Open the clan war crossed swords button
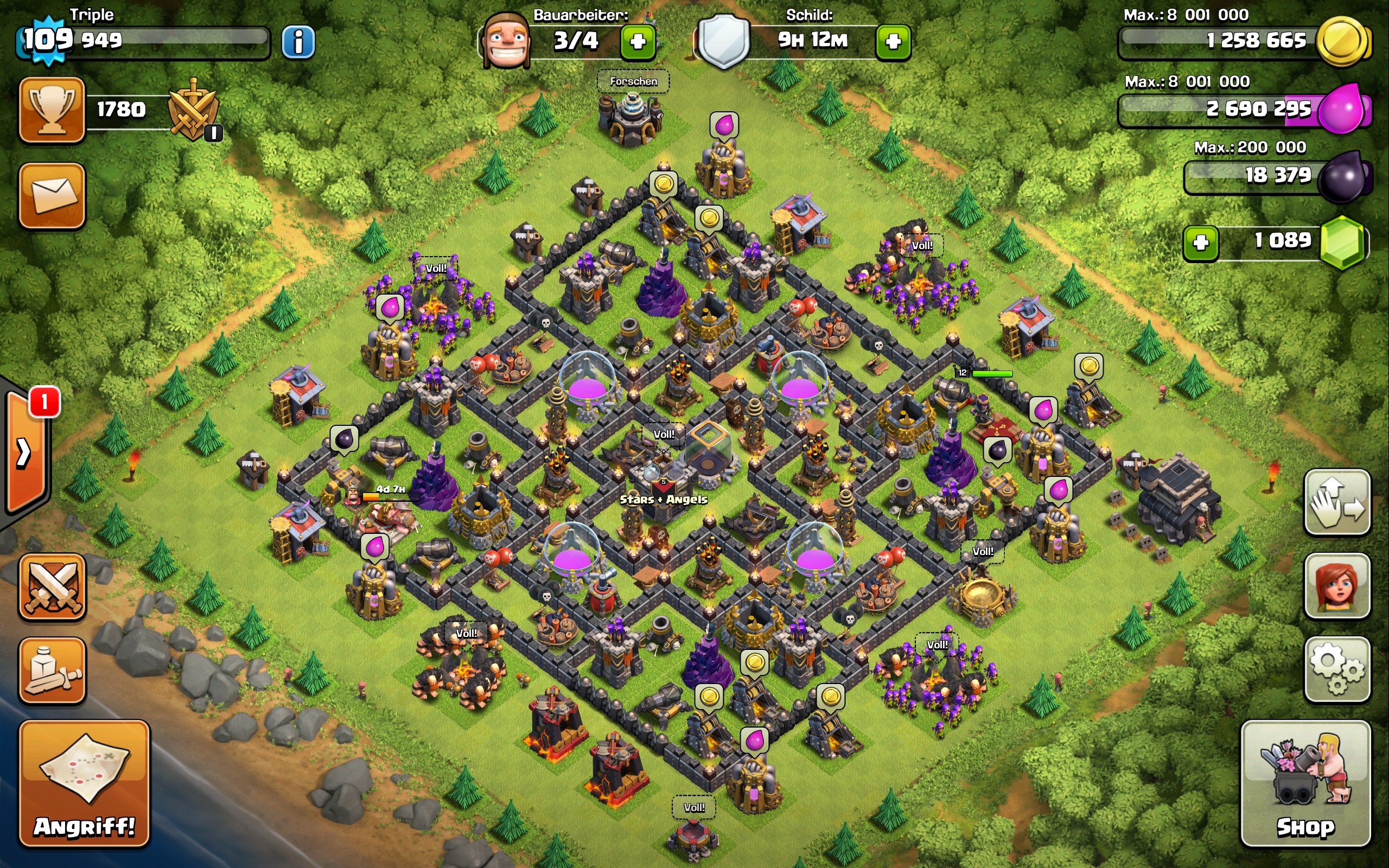1389x868 pixels. [52, 586]
